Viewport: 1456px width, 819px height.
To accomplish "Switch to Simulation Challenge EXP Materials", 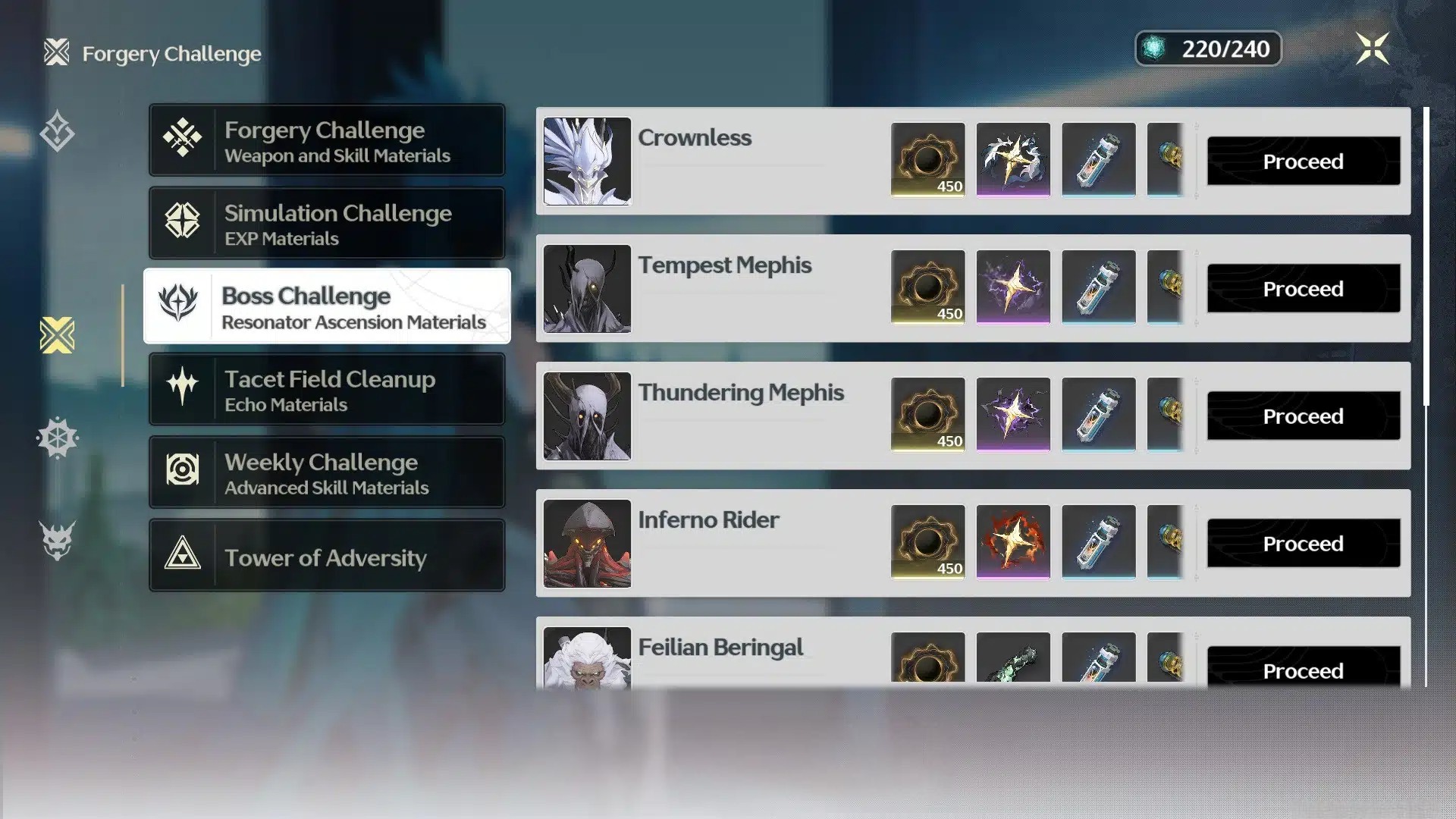I will (x=327, y=224).
